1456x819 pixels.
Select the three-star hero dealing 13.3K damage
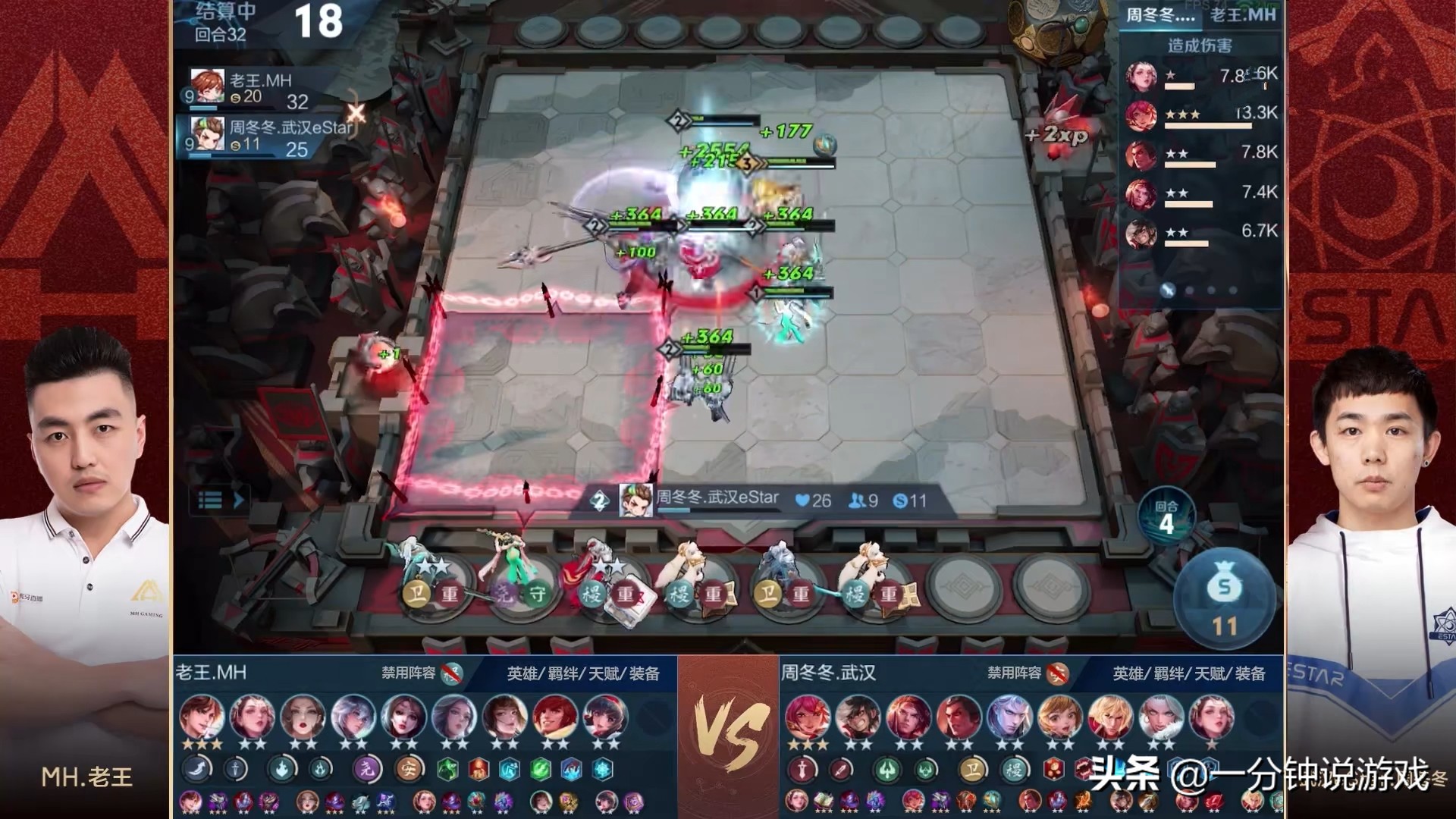[1141, 115]
